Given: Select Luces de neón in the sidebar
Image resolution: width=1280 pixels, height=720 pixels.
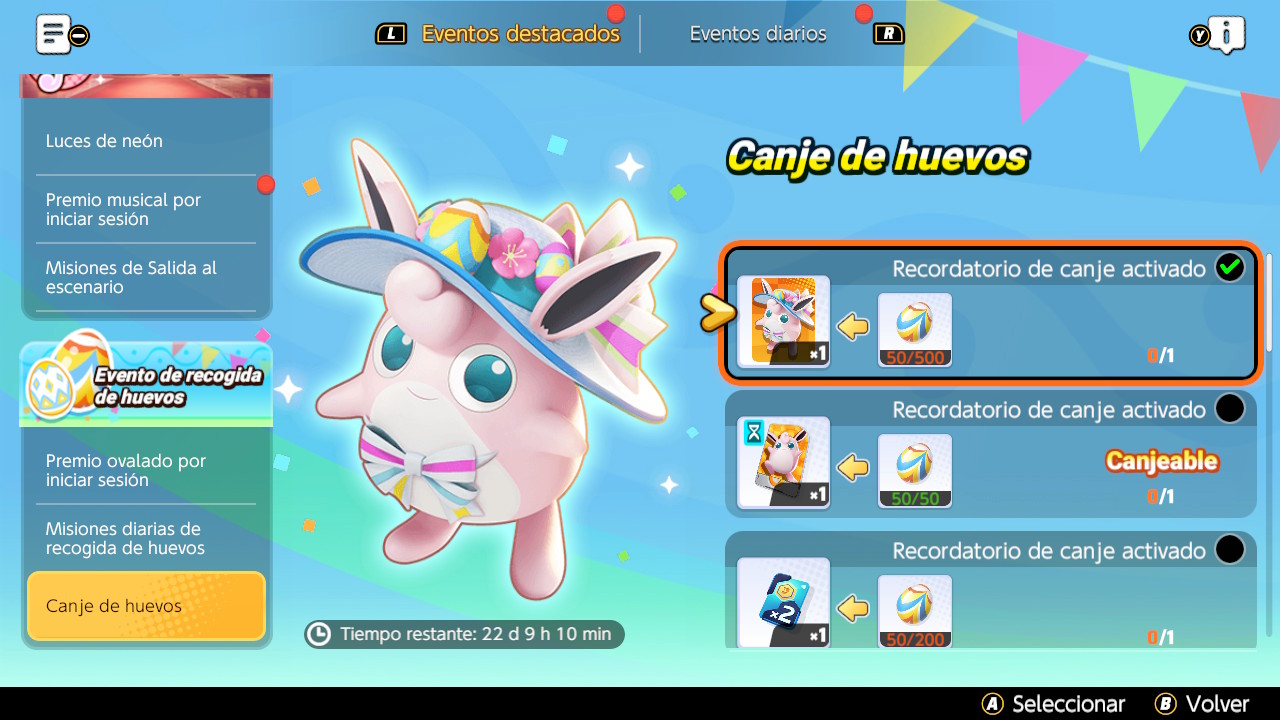Looking at the screenshot, I should tap(104, 141).
